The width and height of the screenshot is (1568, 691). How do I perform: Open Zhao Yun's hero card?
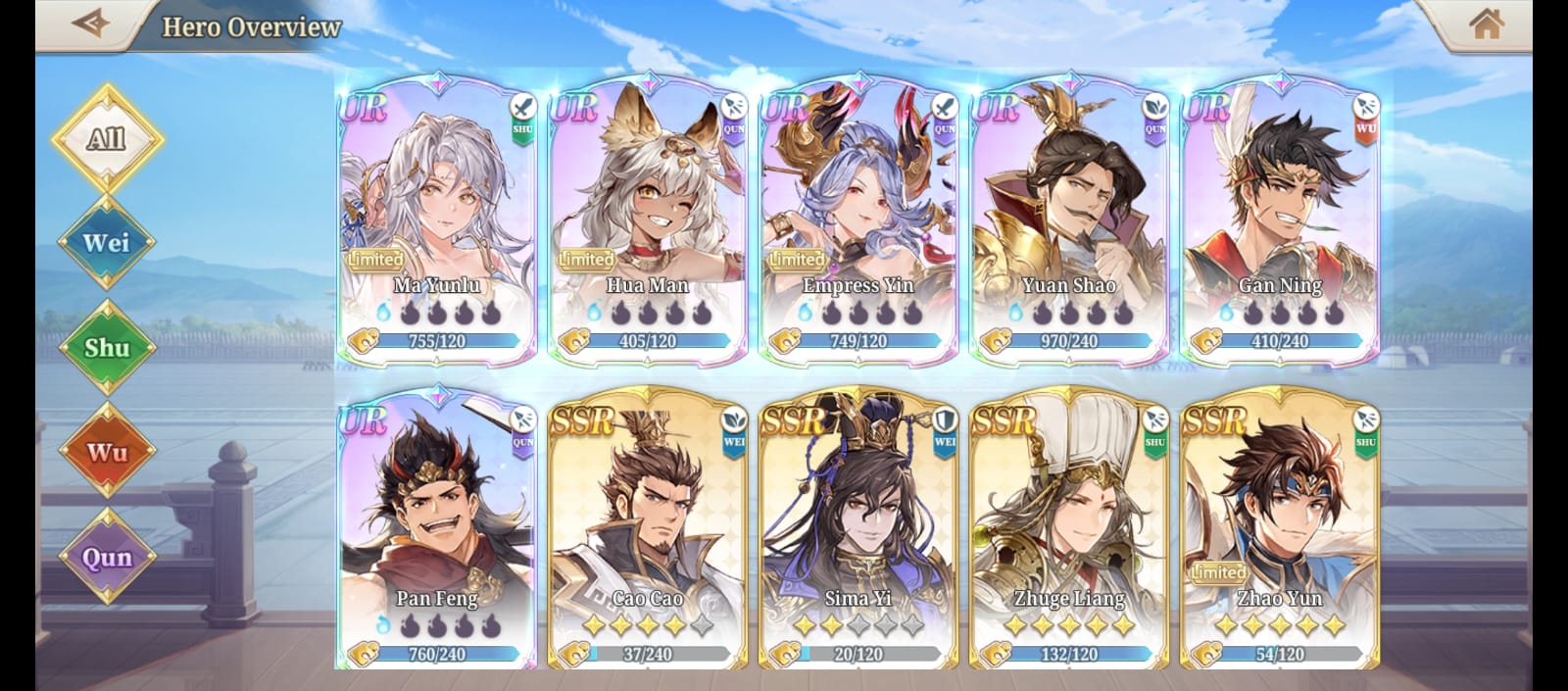(x=1280, y=529)
